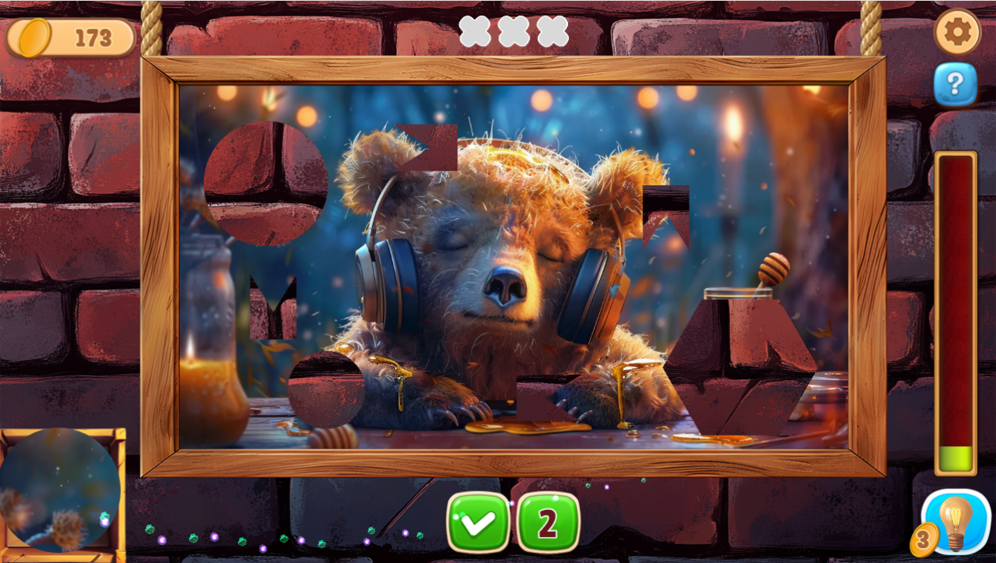The width and height of the screenshot is (996, 563).
Task: Select the circular puzzle piece thumbnail
Action: coord(59,490)
